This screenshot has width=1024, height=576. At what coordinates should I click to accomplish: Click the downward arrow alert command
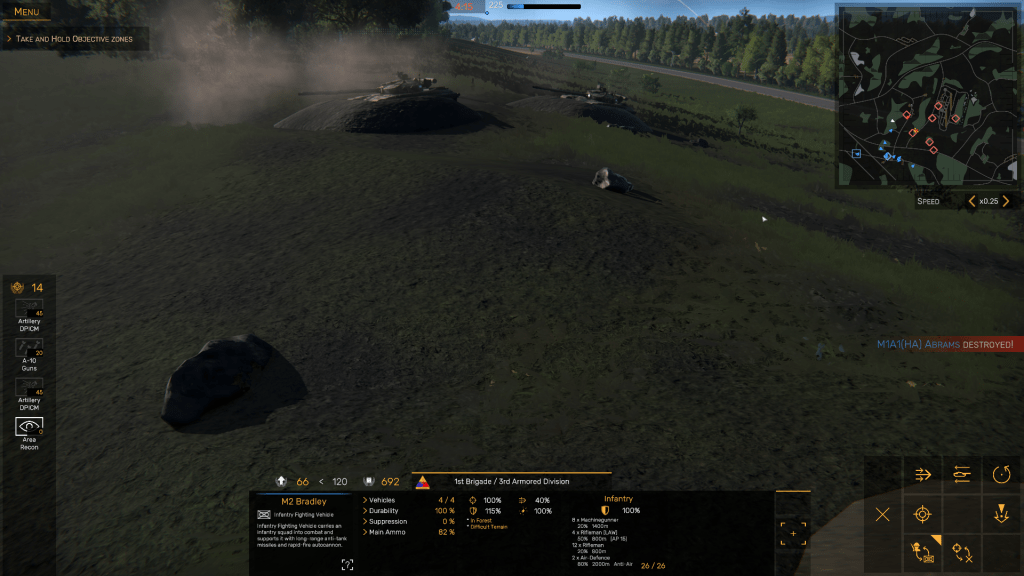[x=1002, y=515]
